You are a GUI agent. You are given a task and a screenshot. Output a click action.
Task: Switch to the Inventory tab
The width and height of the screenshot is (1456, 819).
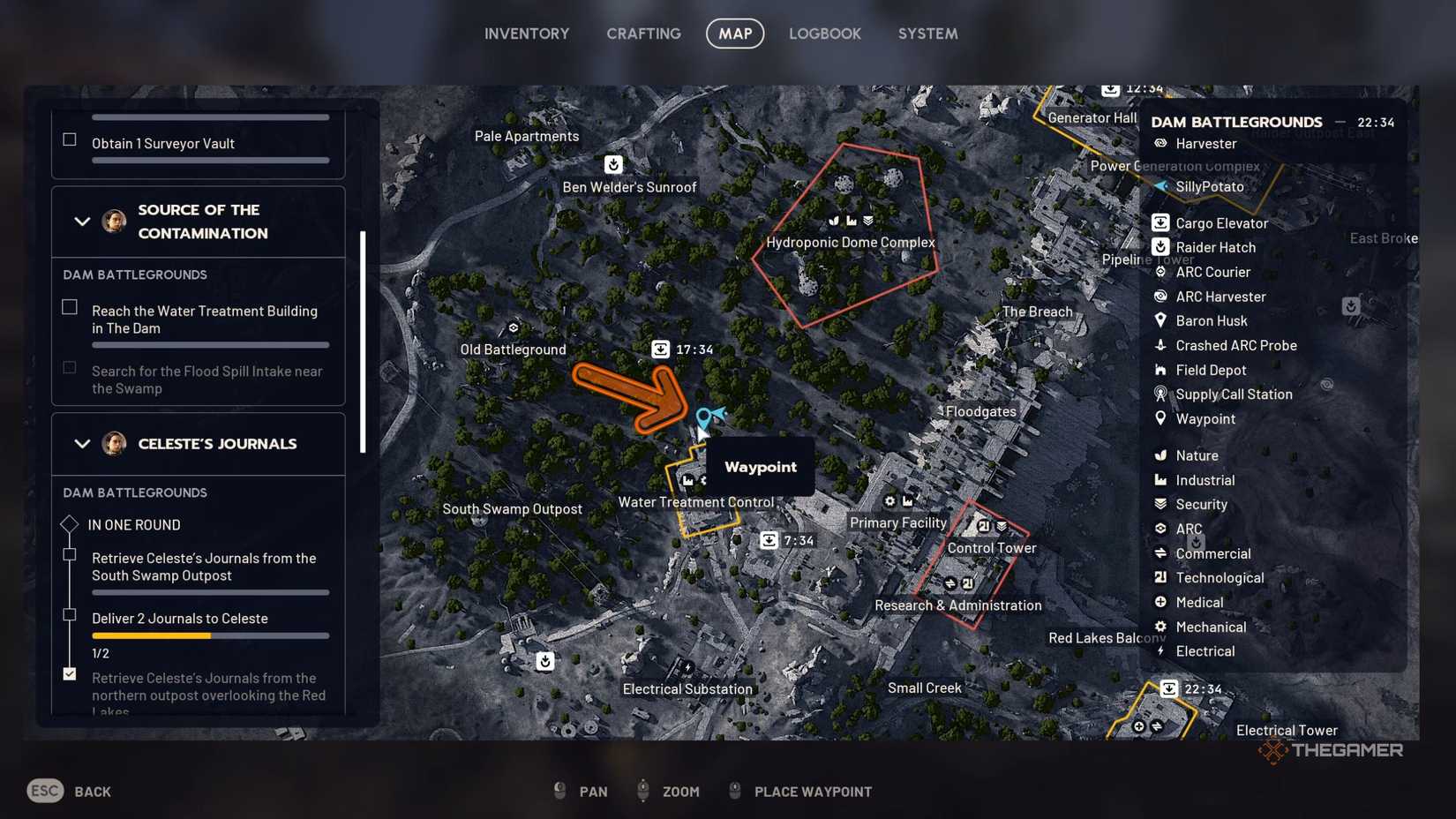(x=526, y=34)
